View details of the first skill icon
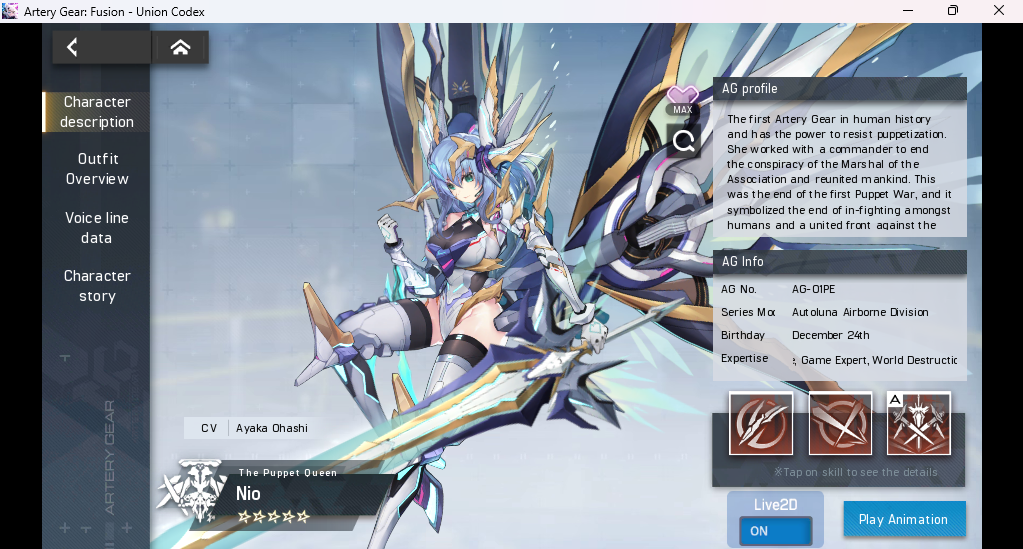Image resolution: width=1023 pixels, height=549 pixels. 761,424
